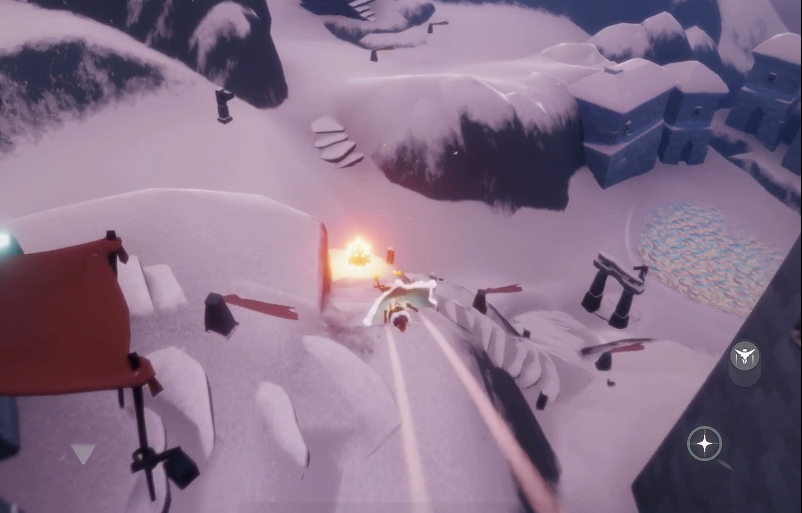802x513 pixels.
Task: Tap the four-point star call button
Action: [x=705, y=443]
